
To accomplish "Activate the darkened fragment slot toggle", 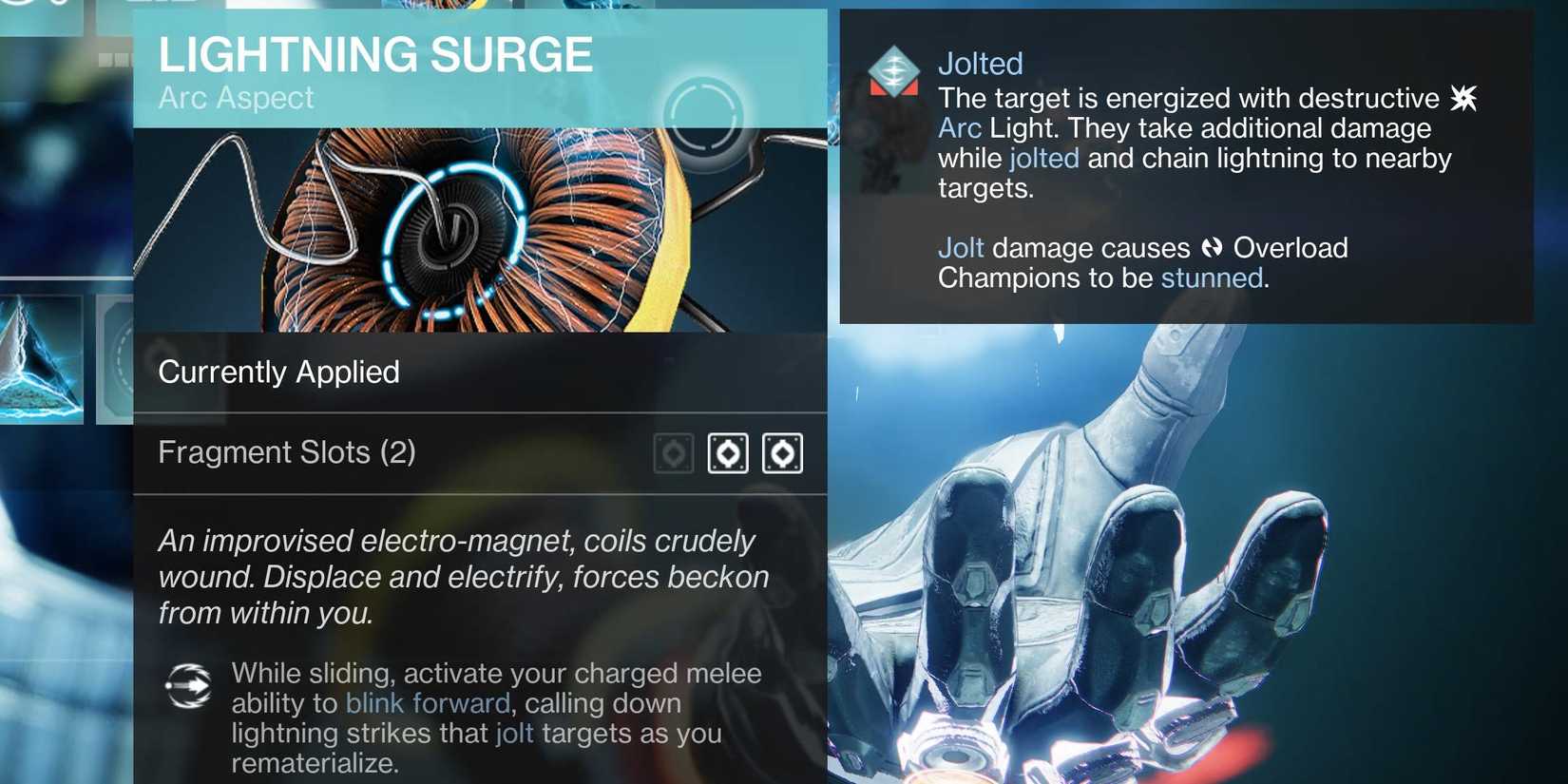I will click(x=673, y=453).
